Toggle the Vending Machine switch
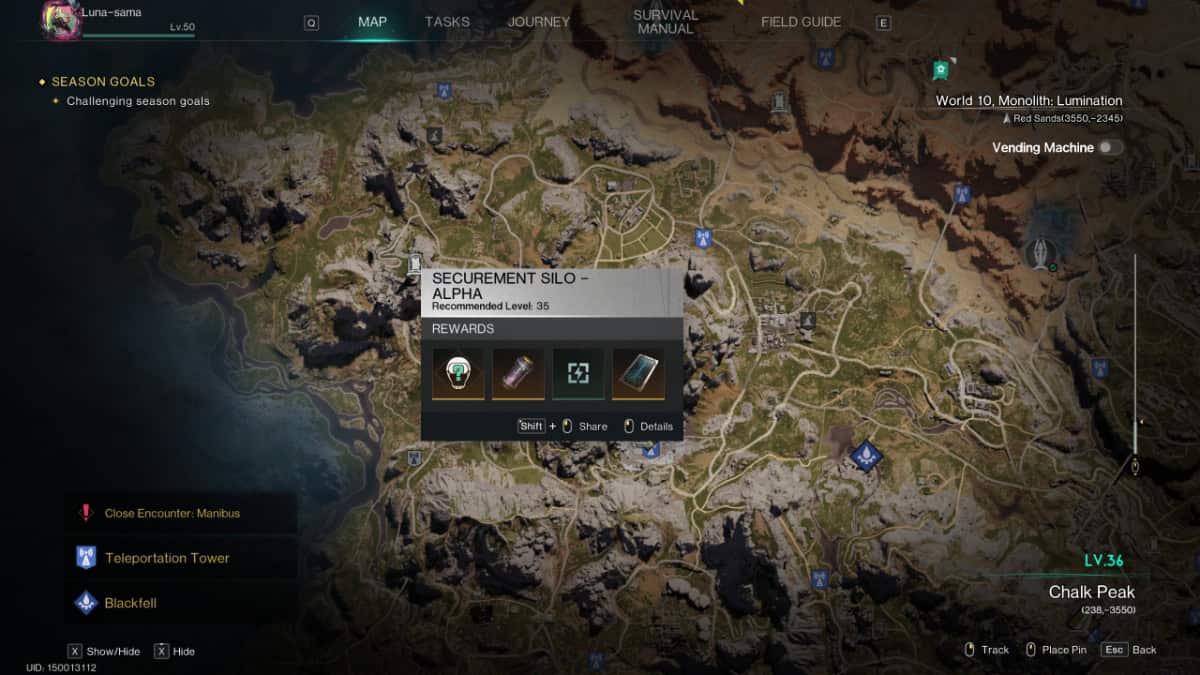 tap(1110, 148)
